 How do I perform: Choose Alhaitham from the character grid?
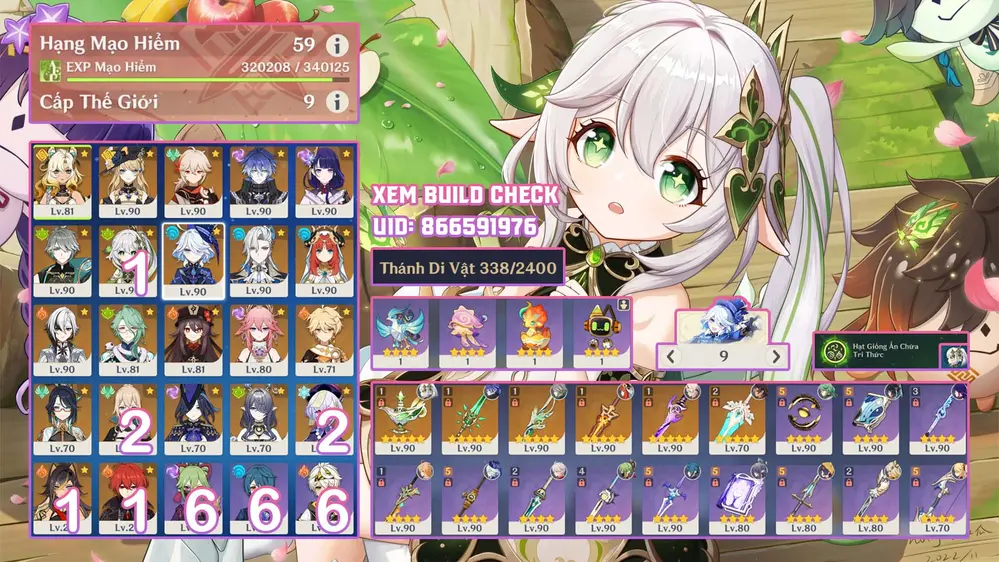point(63,259)
